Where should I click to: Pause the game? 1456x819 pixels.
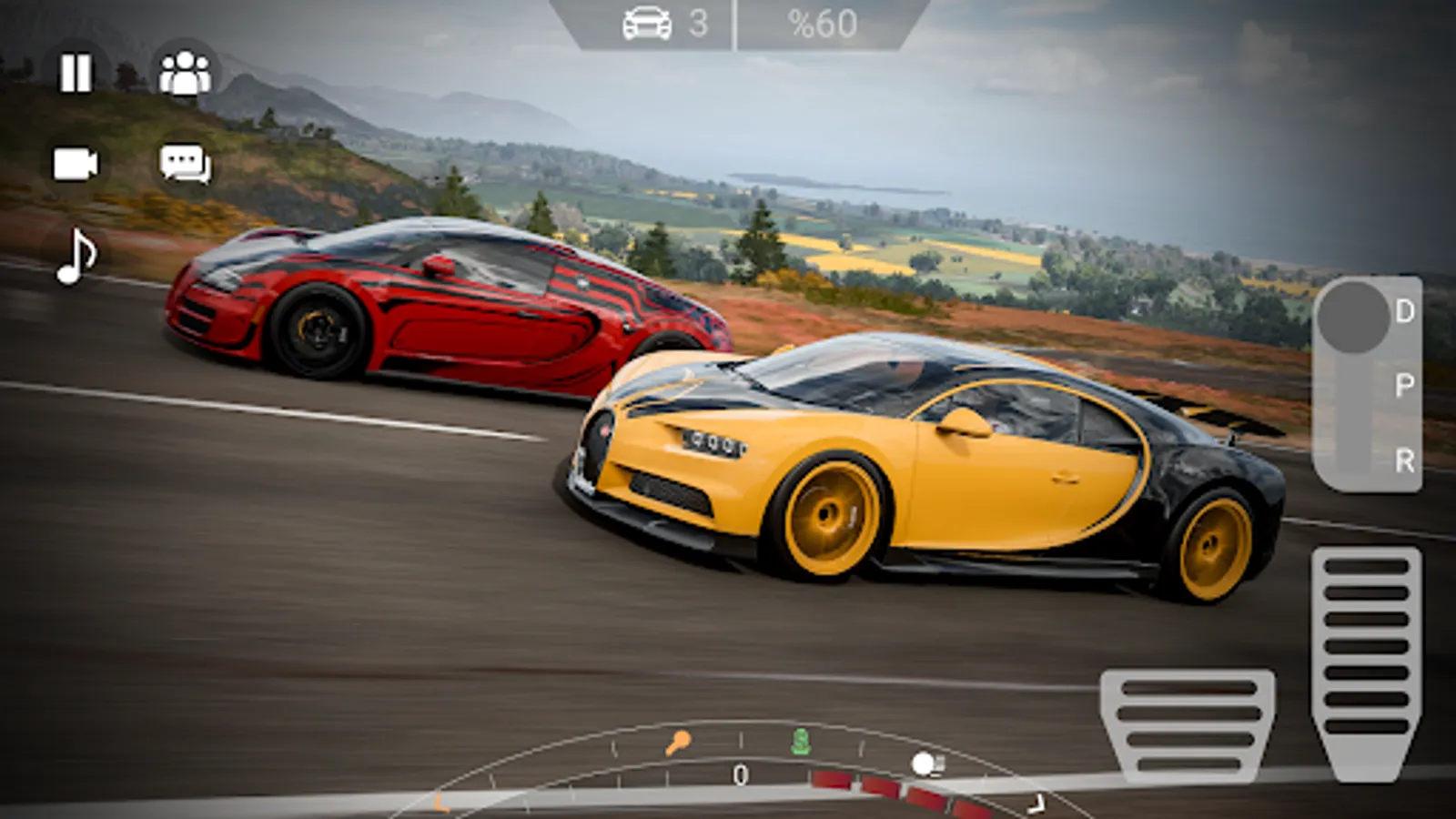click(76, 73)
